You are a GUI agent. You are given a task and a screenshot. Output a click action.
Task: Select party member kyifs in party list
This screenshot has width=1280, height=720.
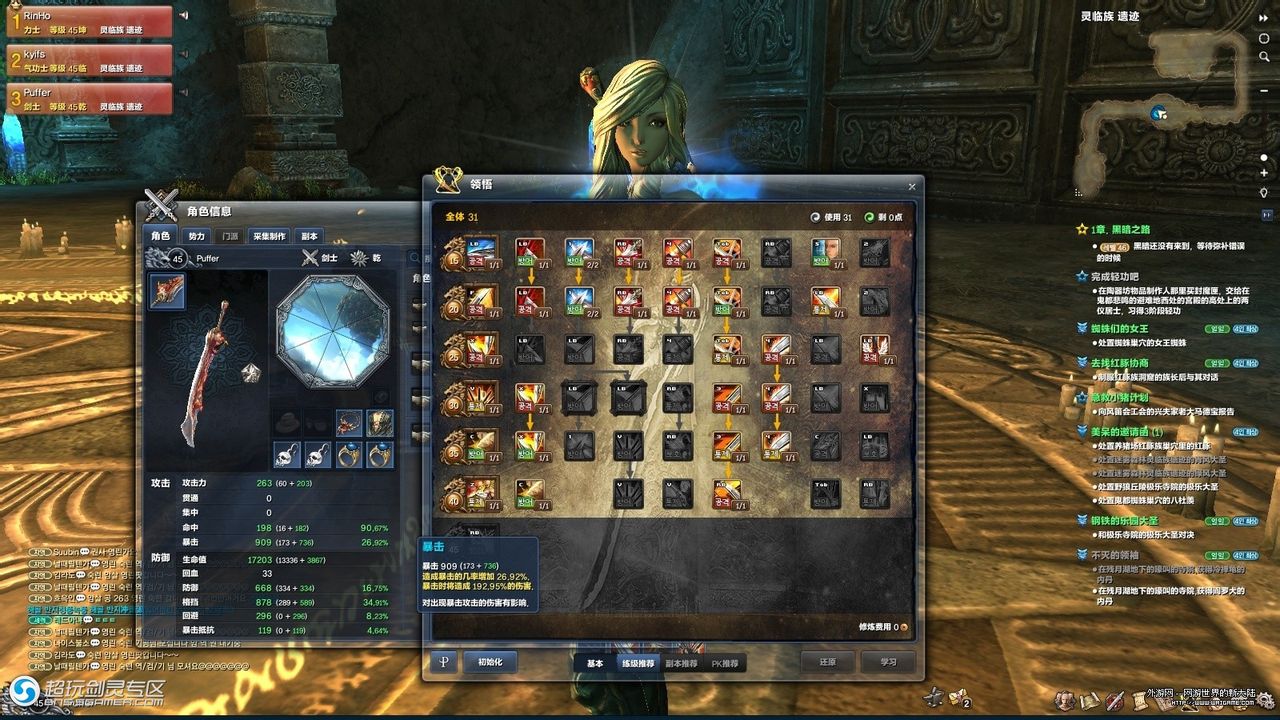coord(88,61)
